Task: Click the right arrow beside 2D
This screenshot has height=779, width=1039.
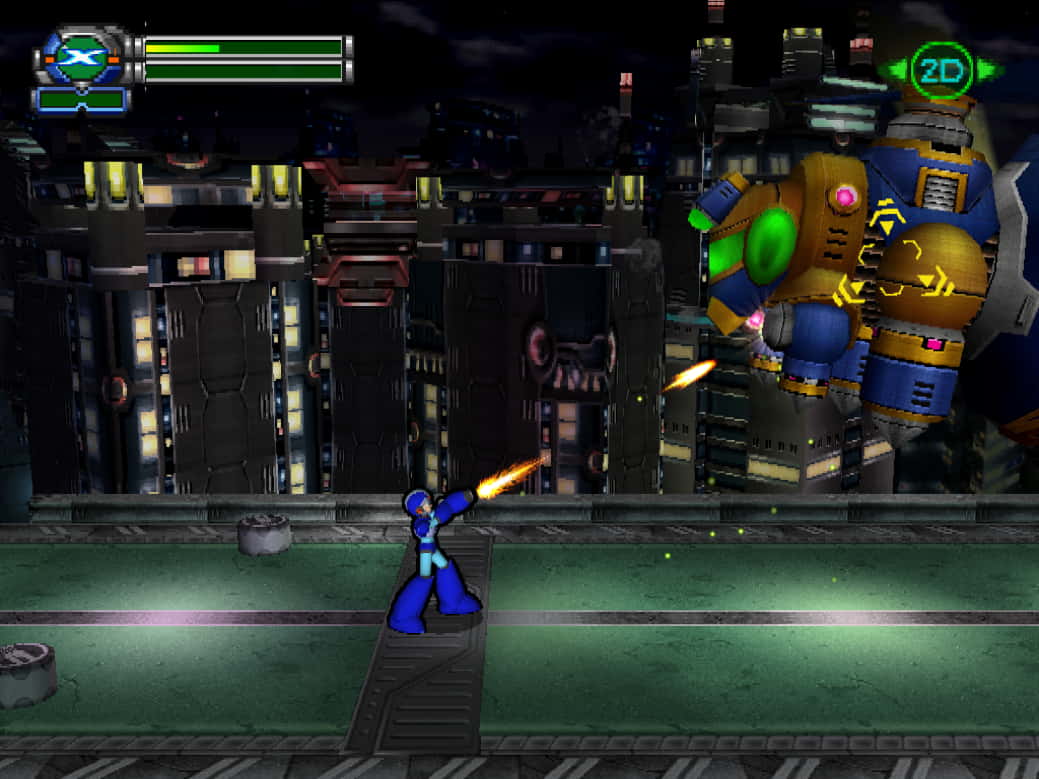Action: pyautogui.click(x=987, y=70)
